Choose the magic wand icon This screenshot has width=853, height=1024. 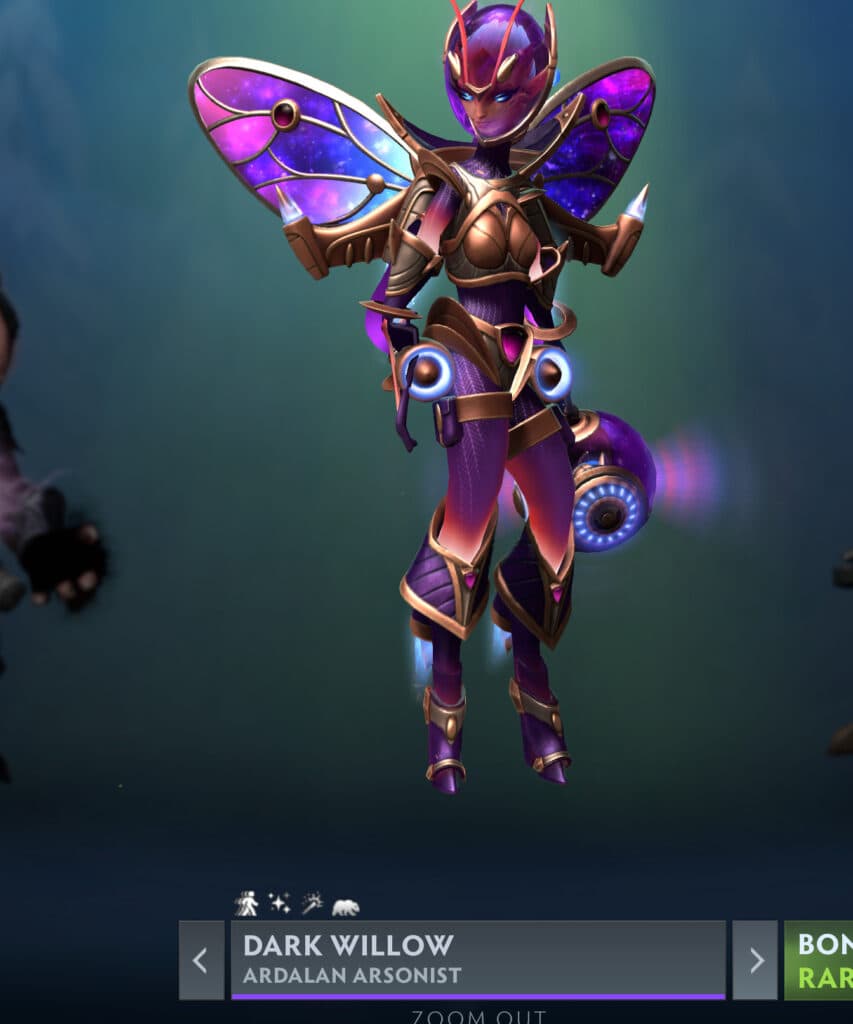pos(312,904)
